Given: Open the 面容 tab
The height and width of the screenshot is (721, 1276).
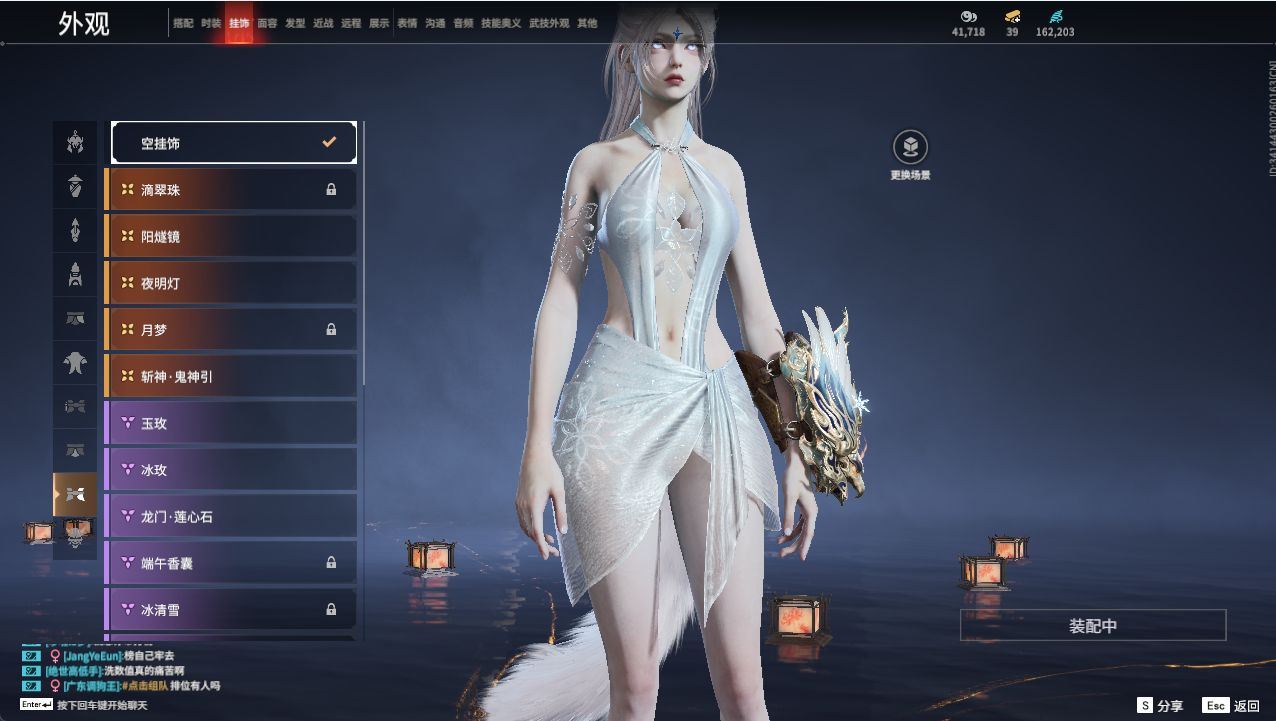Looking at the screenshot, I should coord(267,23).
